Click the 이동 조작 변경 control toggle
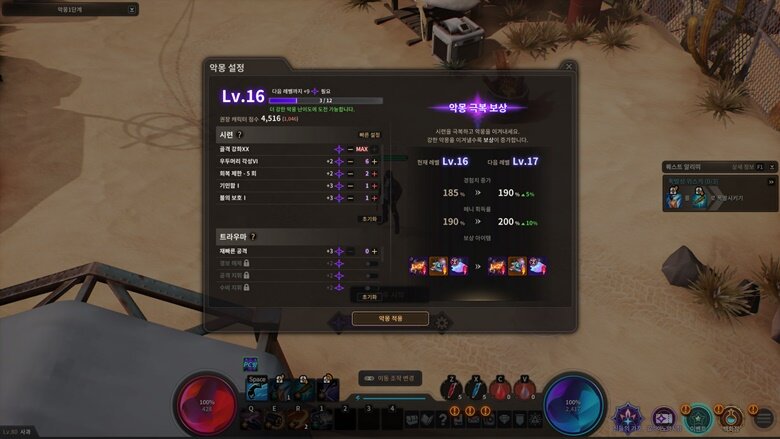The image size is (780, 439). pos(390,378)
